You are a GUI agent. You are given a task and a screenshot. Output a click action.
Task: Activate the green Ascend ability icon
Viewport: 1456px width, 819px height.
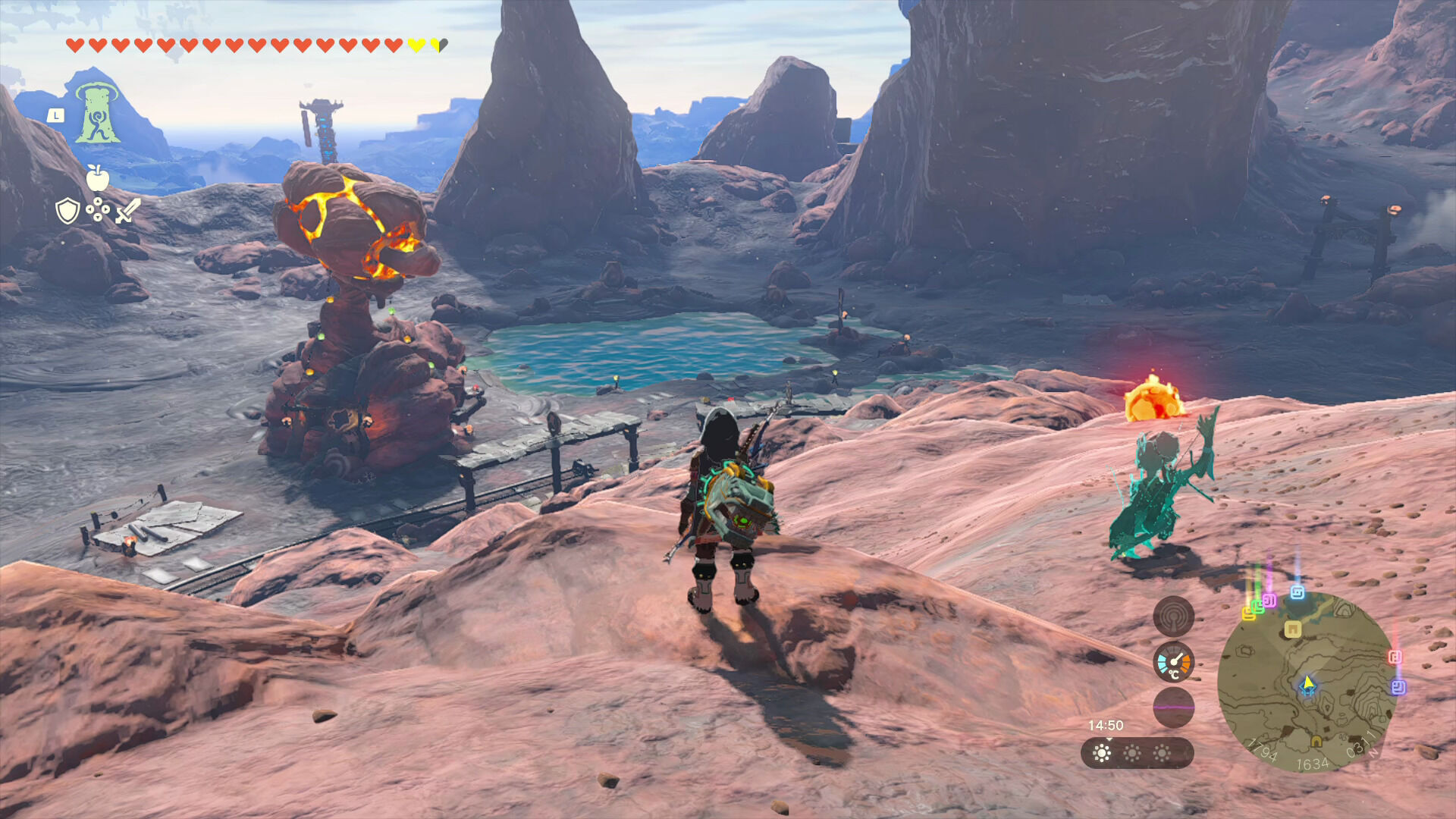(x=97, y=113)
